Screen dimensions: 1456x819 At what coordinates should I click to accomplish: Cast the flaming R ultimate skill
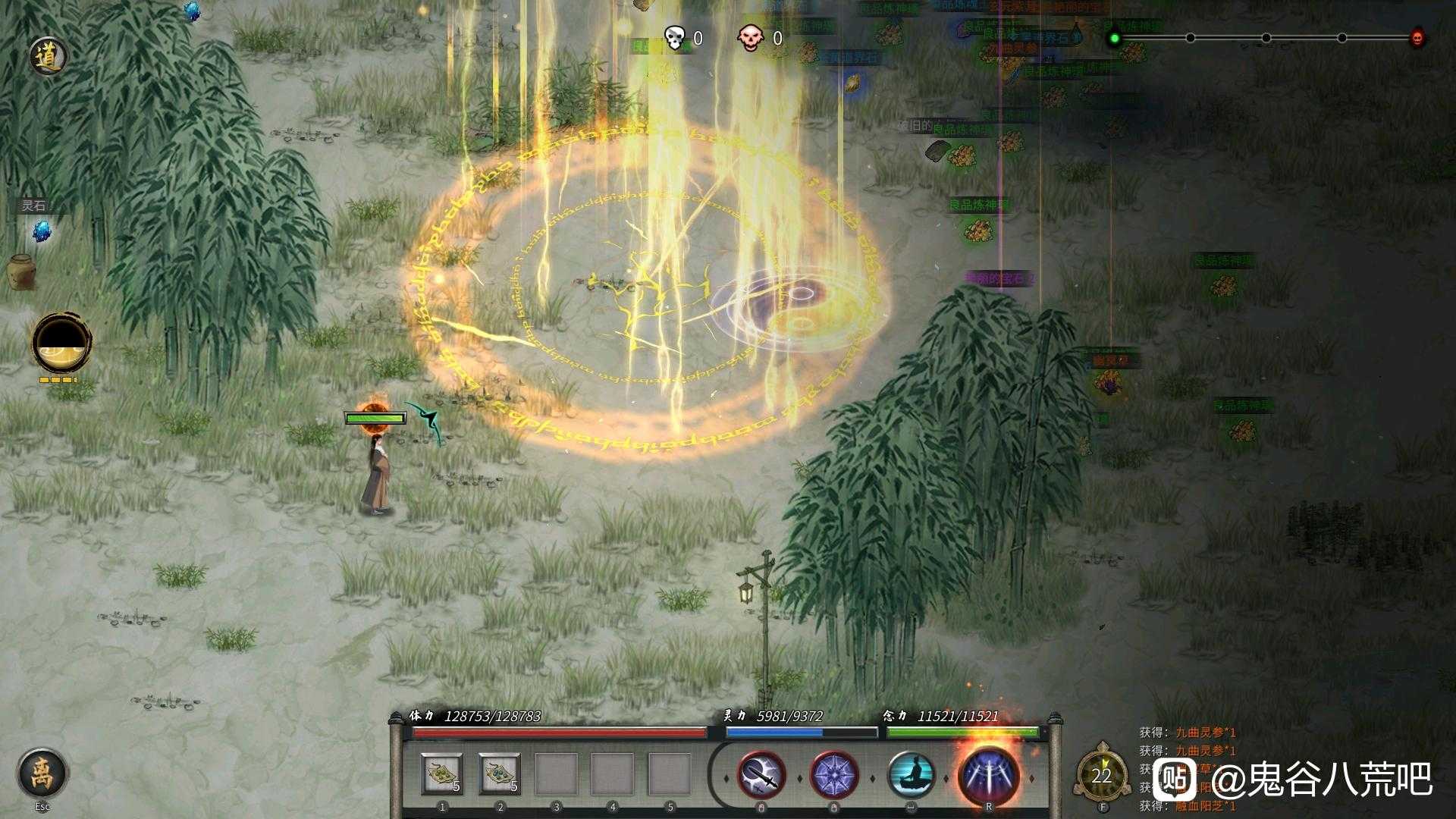pyautogui.click(x=988, y=773)
